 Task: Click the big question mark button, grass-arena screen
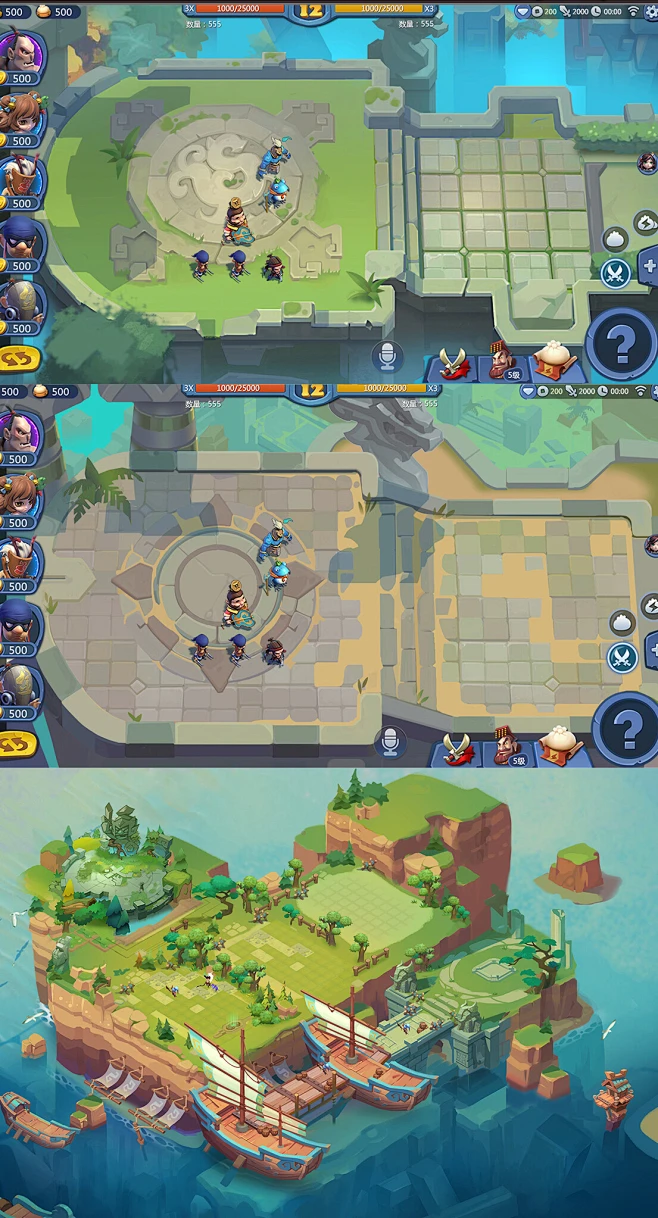(621, 344)
